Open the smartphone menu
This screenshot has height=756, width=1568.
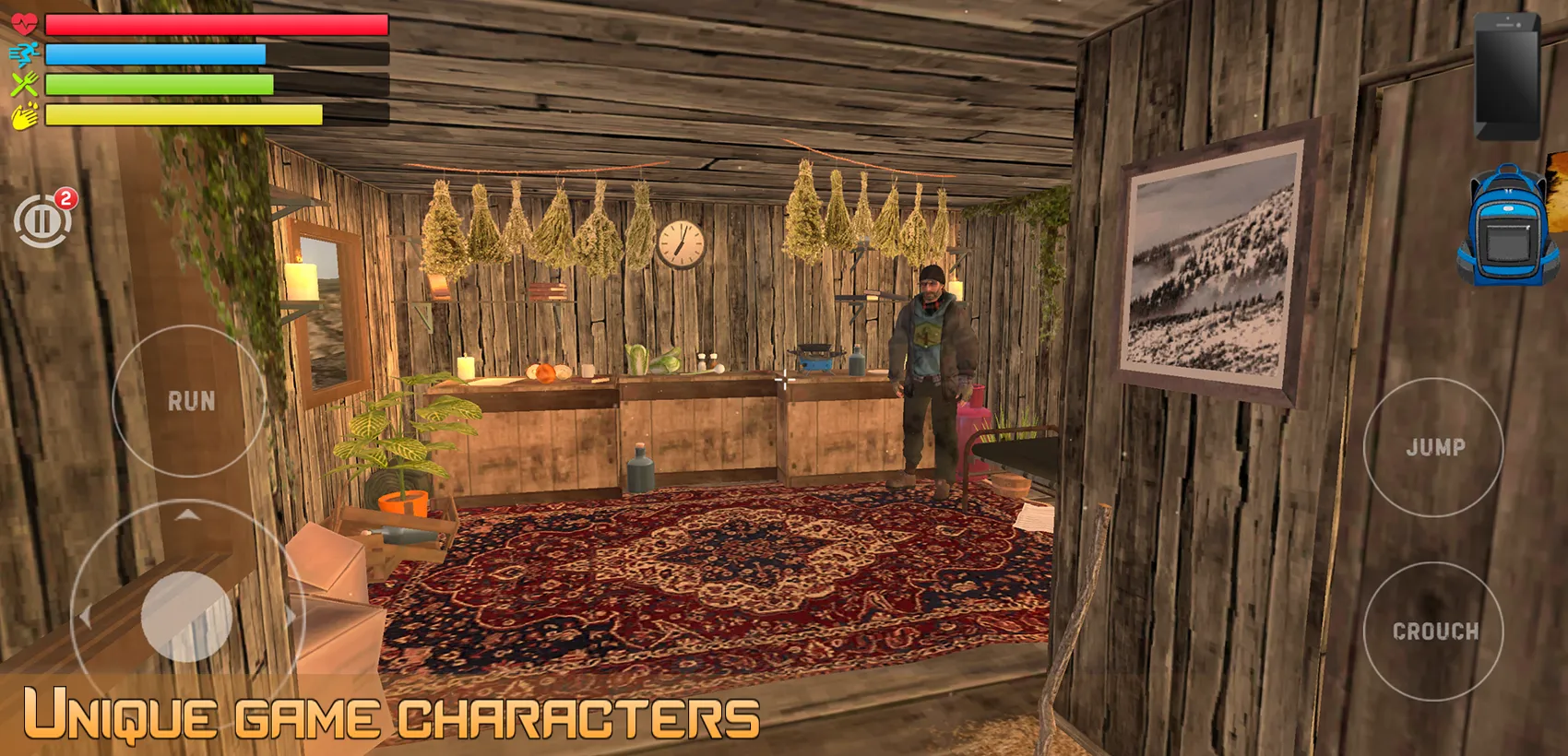tap(1505, 78)
